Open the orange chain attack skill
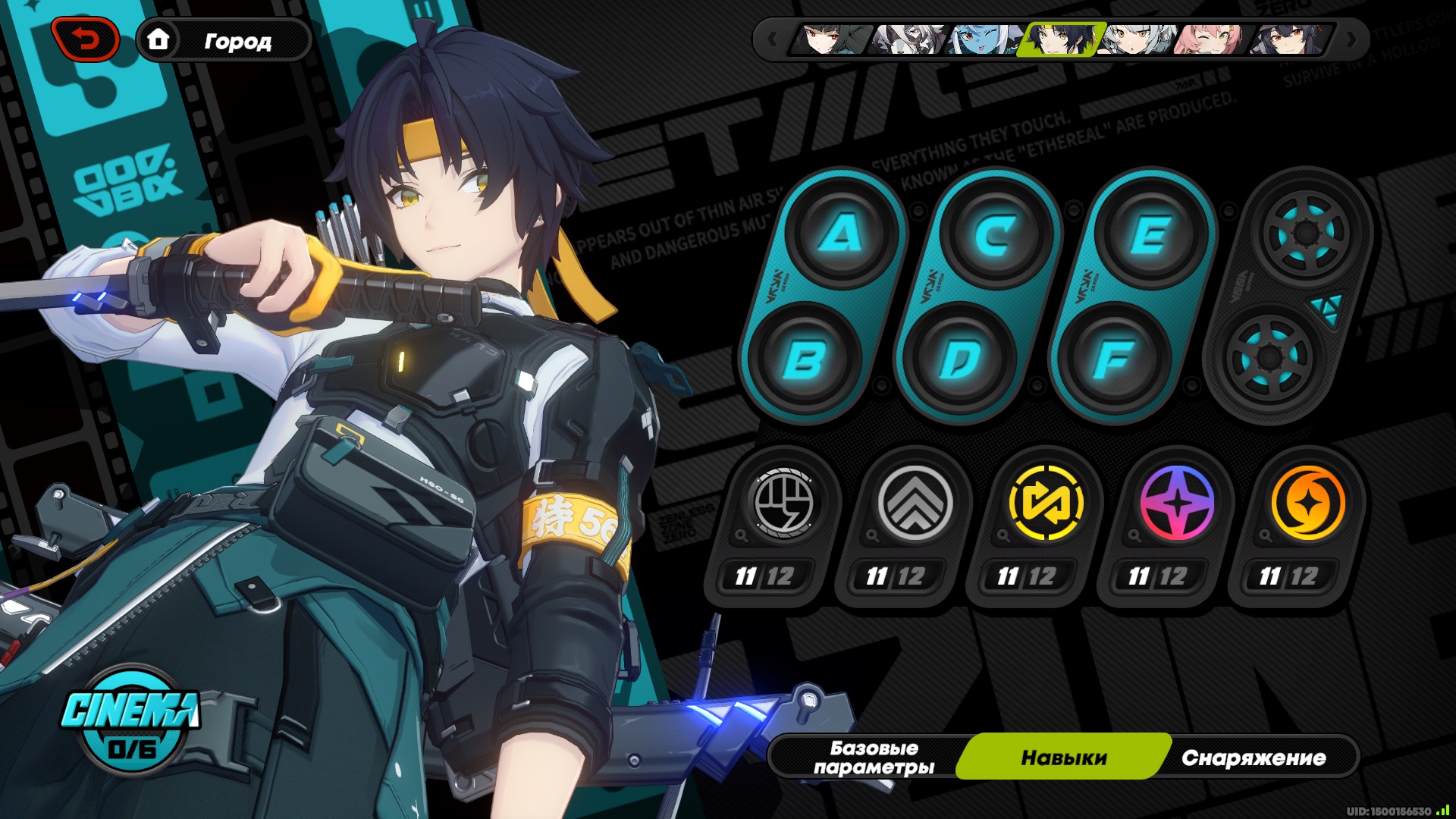Screen dimensions: 1456x819 [x=1307, y=503]
